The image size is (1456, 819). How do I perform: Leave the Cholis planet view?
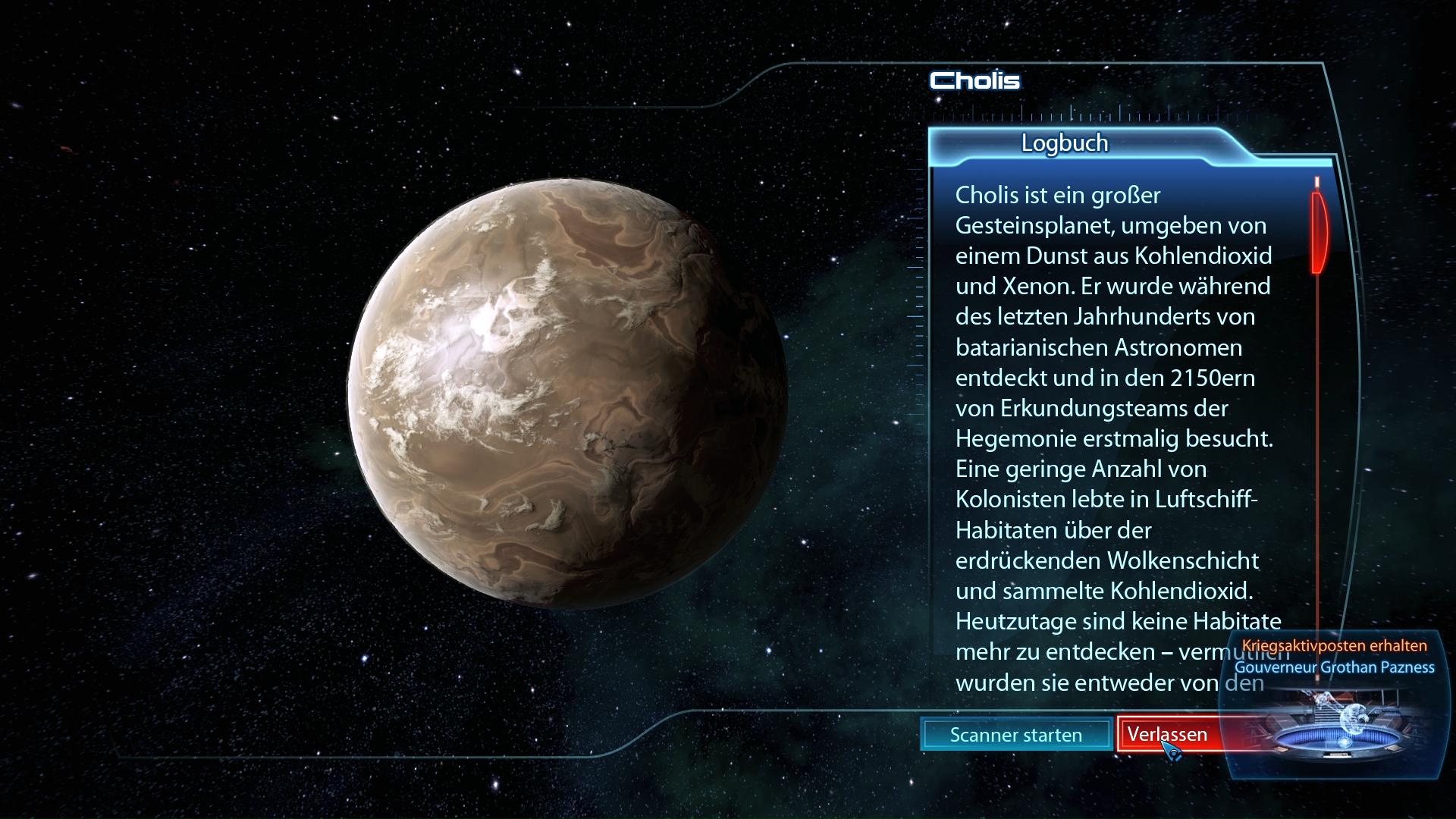coord(1168,734)
